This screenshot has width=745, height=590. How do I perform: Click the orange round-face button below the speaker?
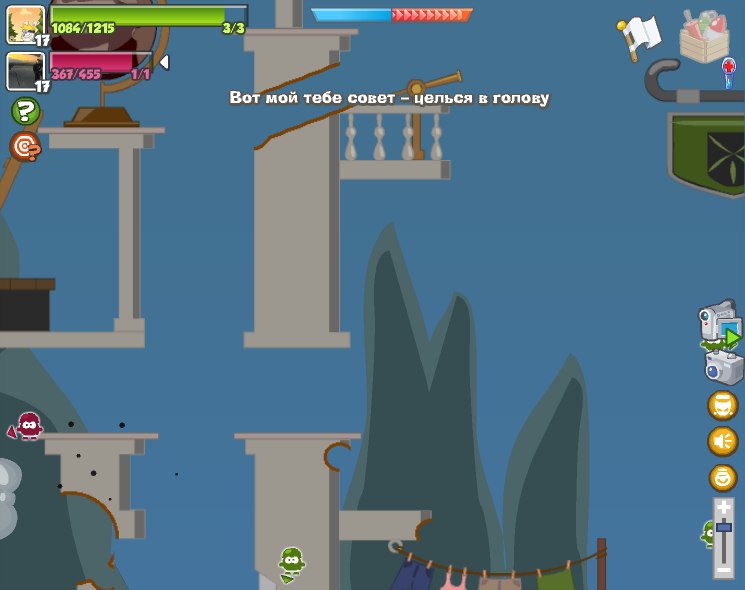(x=722, y=477)
